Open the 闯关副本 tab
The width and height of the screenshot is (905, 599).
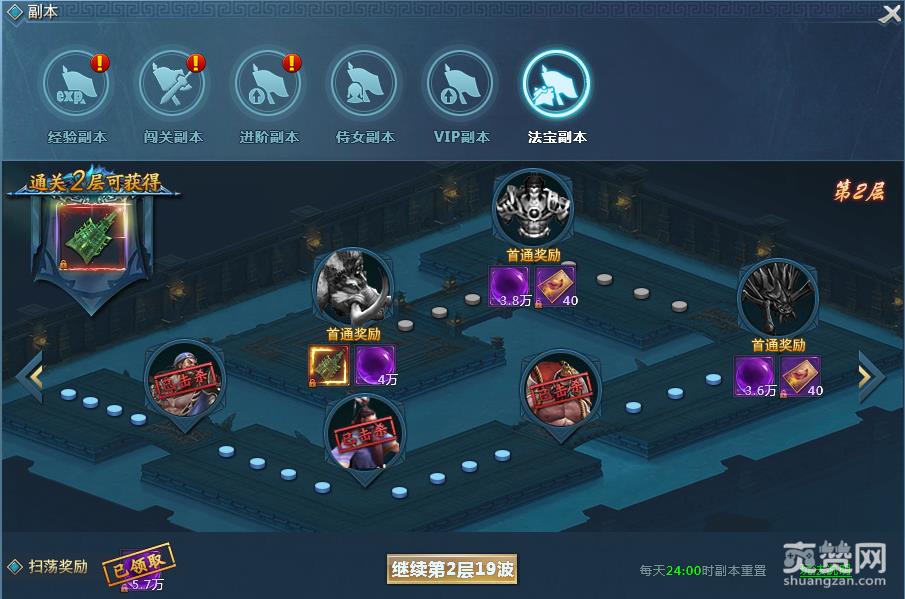coord(172,84)
